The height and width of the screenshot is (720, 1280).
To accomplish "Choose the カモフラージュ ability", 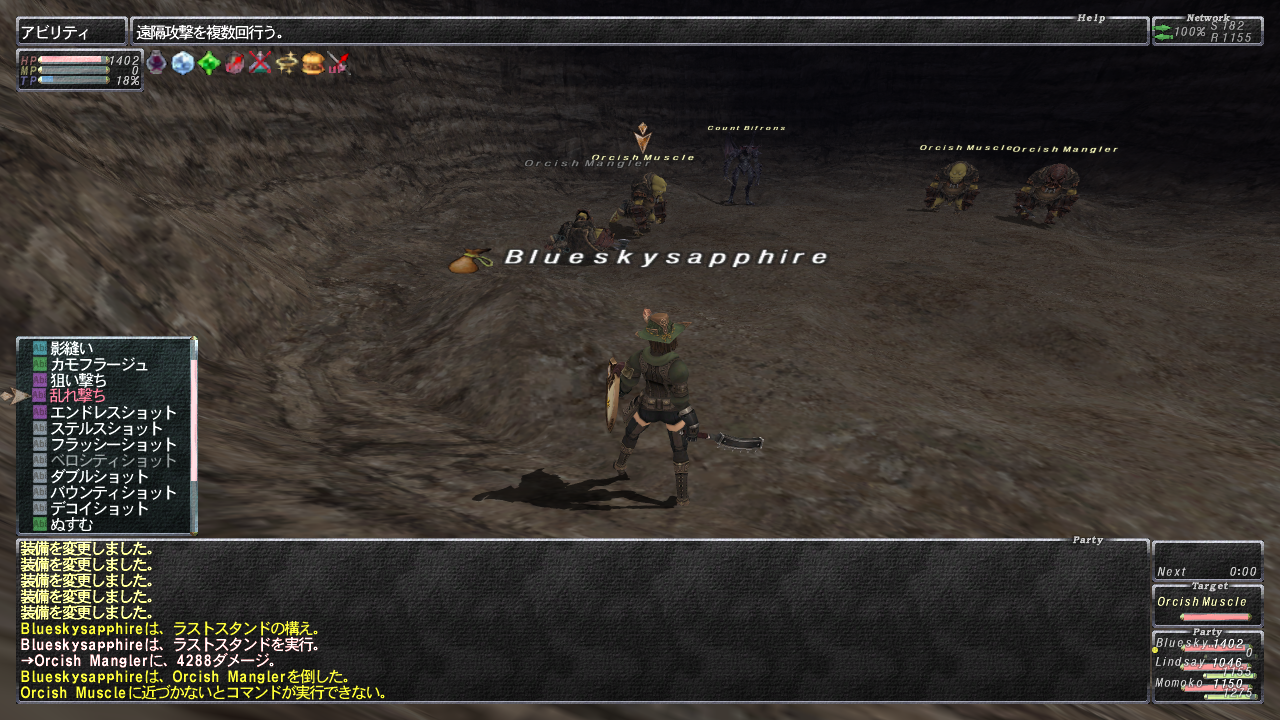I will pos(98,364).
